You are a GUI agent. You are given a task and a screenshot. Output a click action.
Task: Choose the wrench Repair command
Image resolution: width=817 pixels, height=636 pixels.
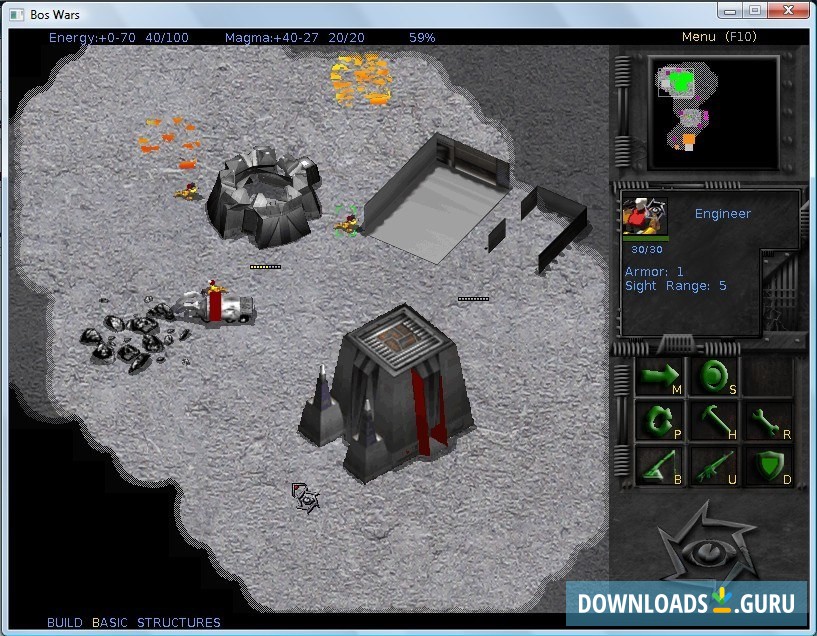coord(768,420)
